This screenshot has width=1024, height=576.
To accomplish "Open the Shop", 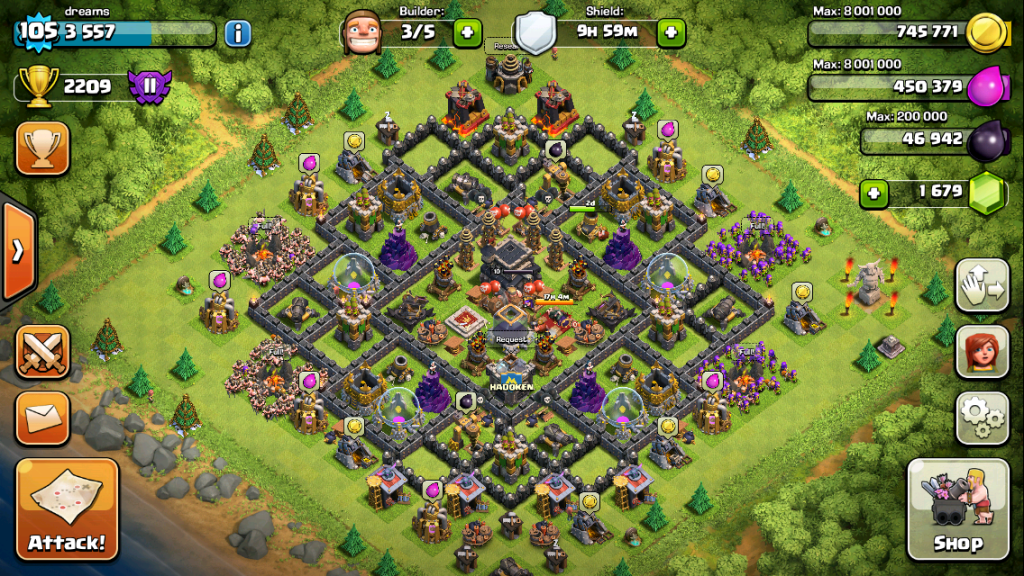I will pyautogui.click(x=957, y=510).
